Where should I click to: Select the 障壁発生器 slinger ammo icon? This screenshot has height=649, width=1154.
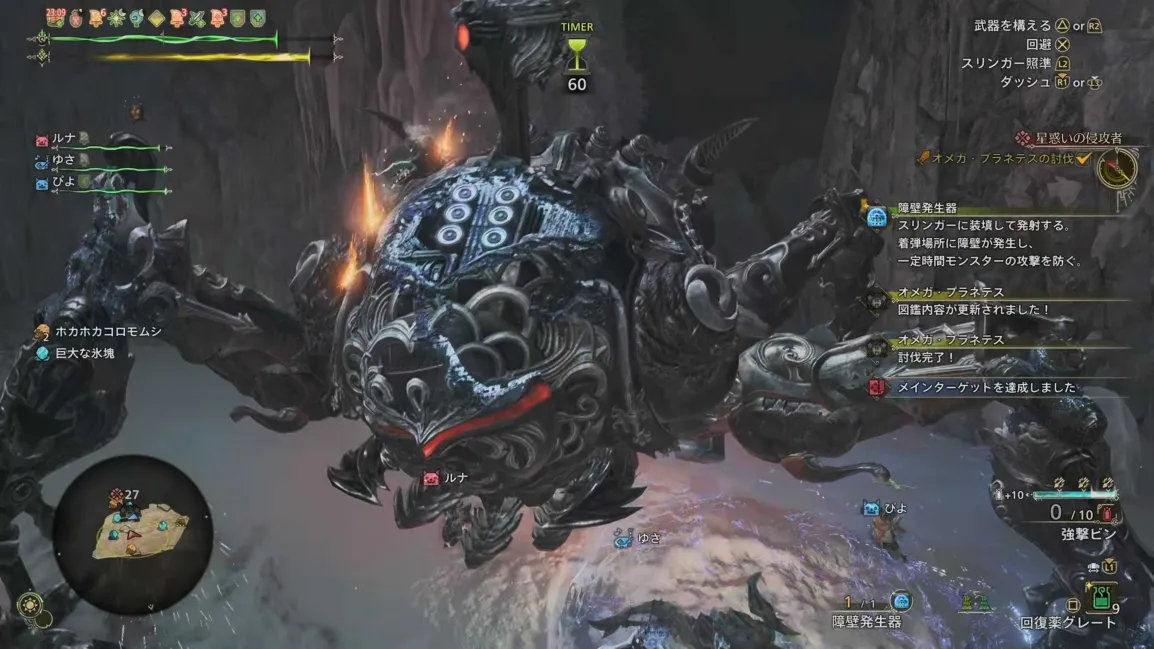point(901,601)
